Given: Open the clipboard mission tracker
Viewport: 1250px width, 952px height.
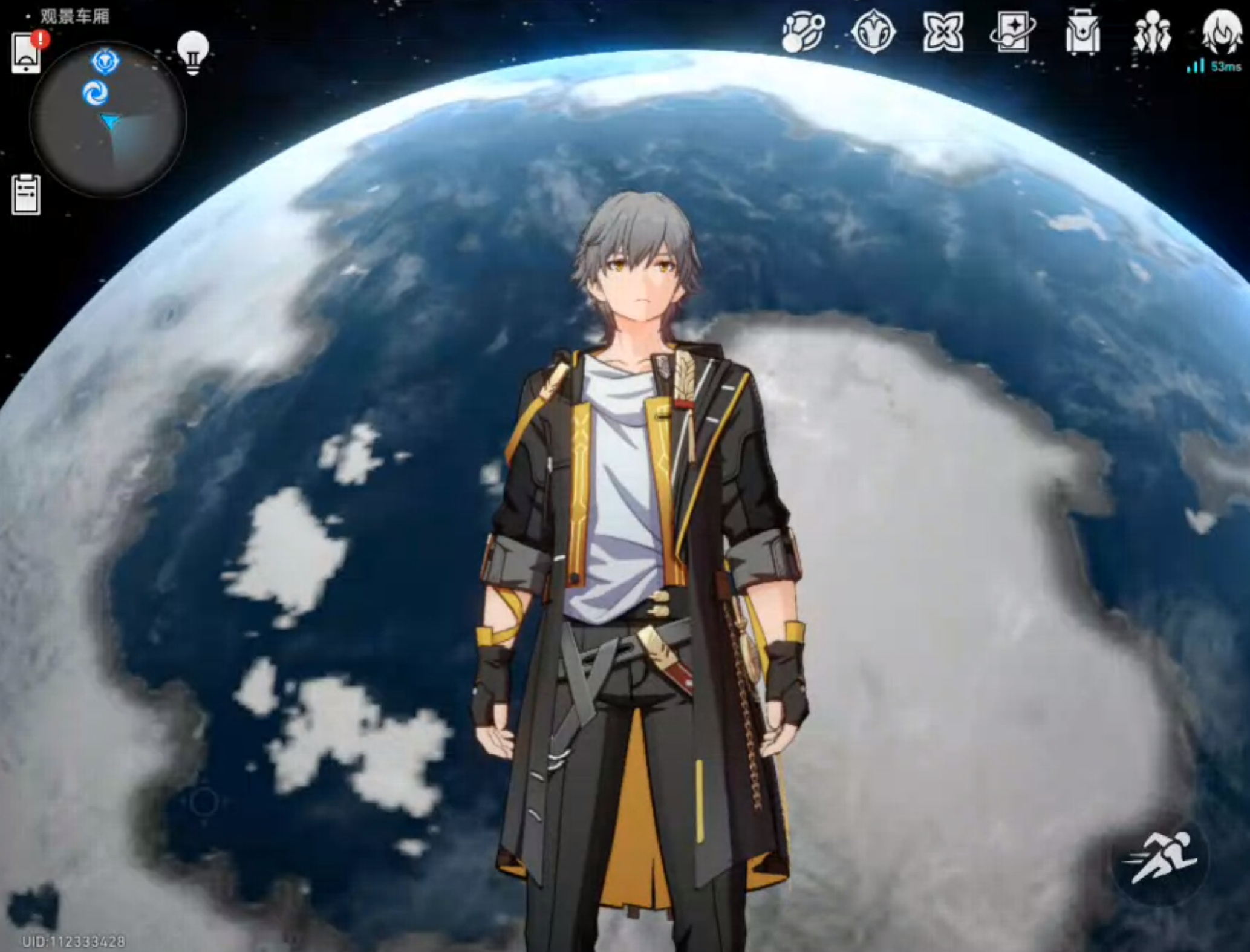Looking at the screenshot, I should coord(26,195).
